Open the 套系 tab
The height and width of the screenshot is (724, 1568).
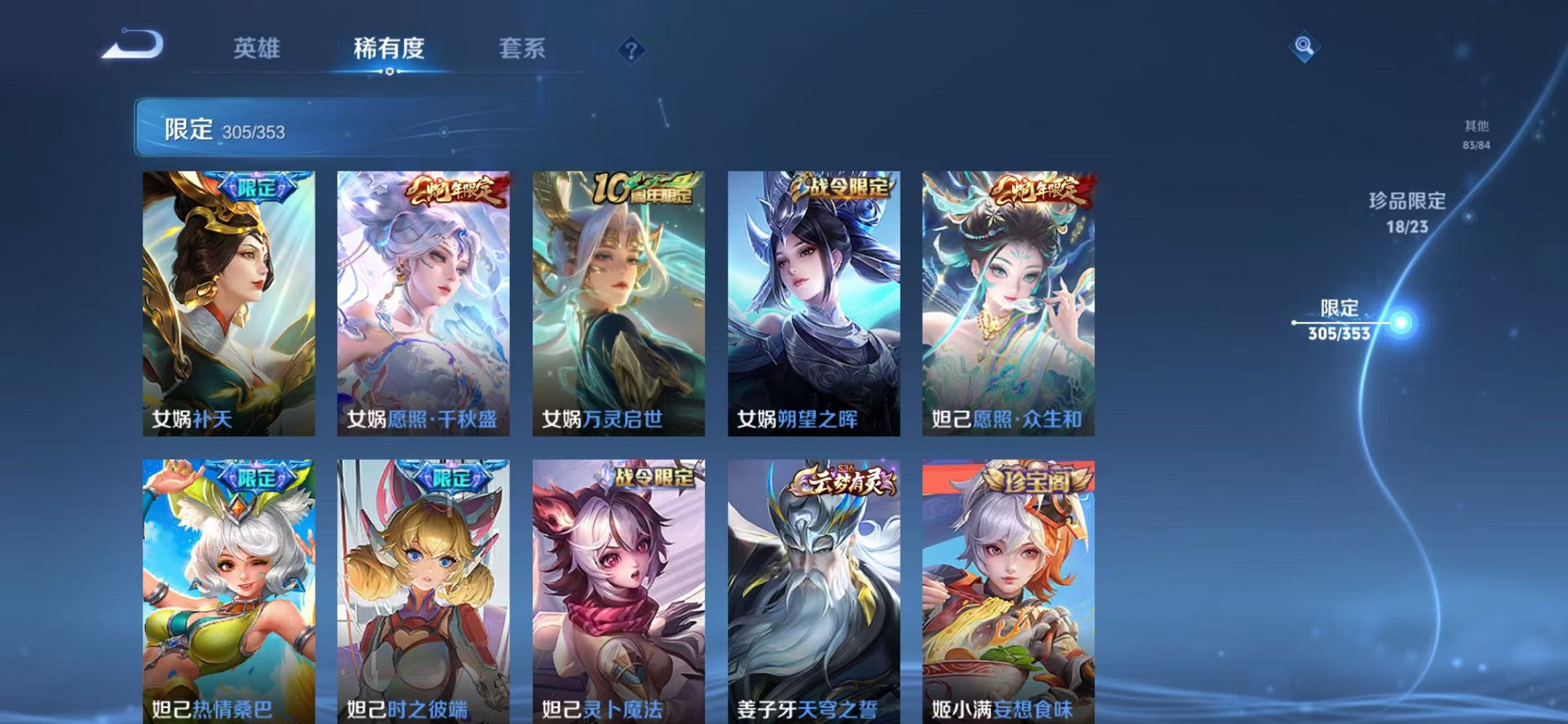pos(524,49)
